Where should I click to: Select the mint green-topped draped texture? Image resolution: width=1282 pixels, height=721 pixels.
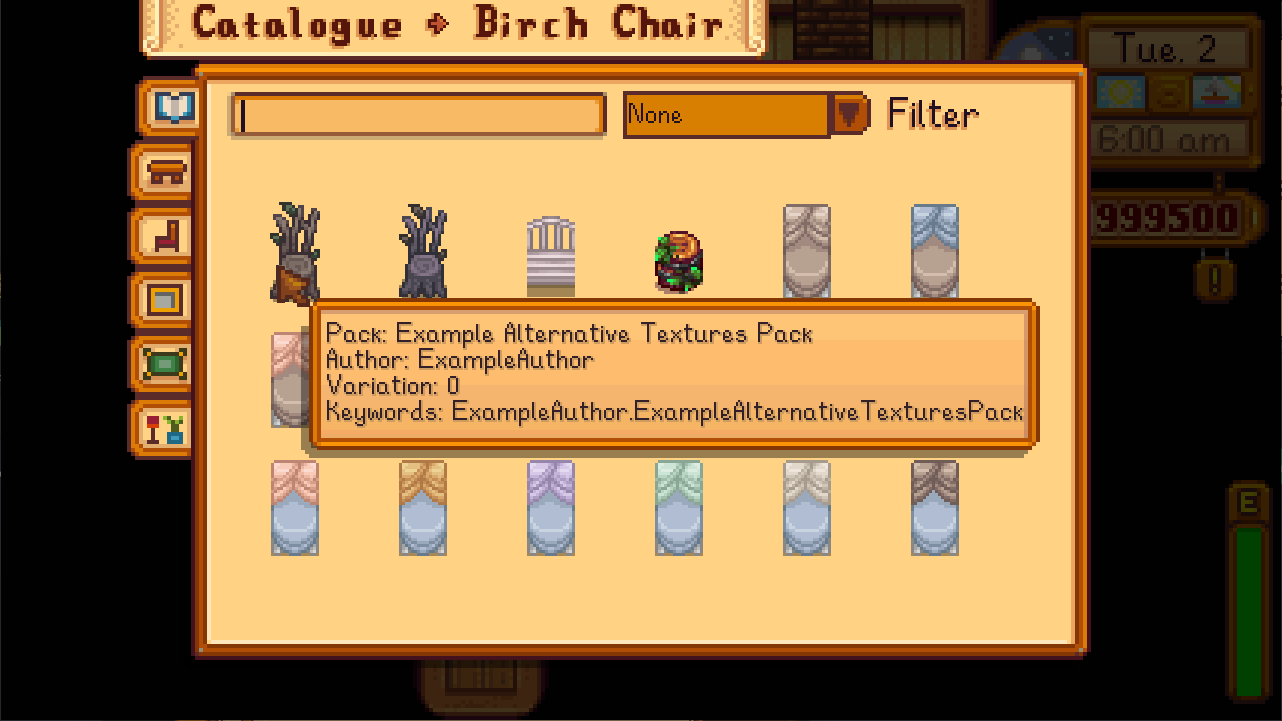679,507
